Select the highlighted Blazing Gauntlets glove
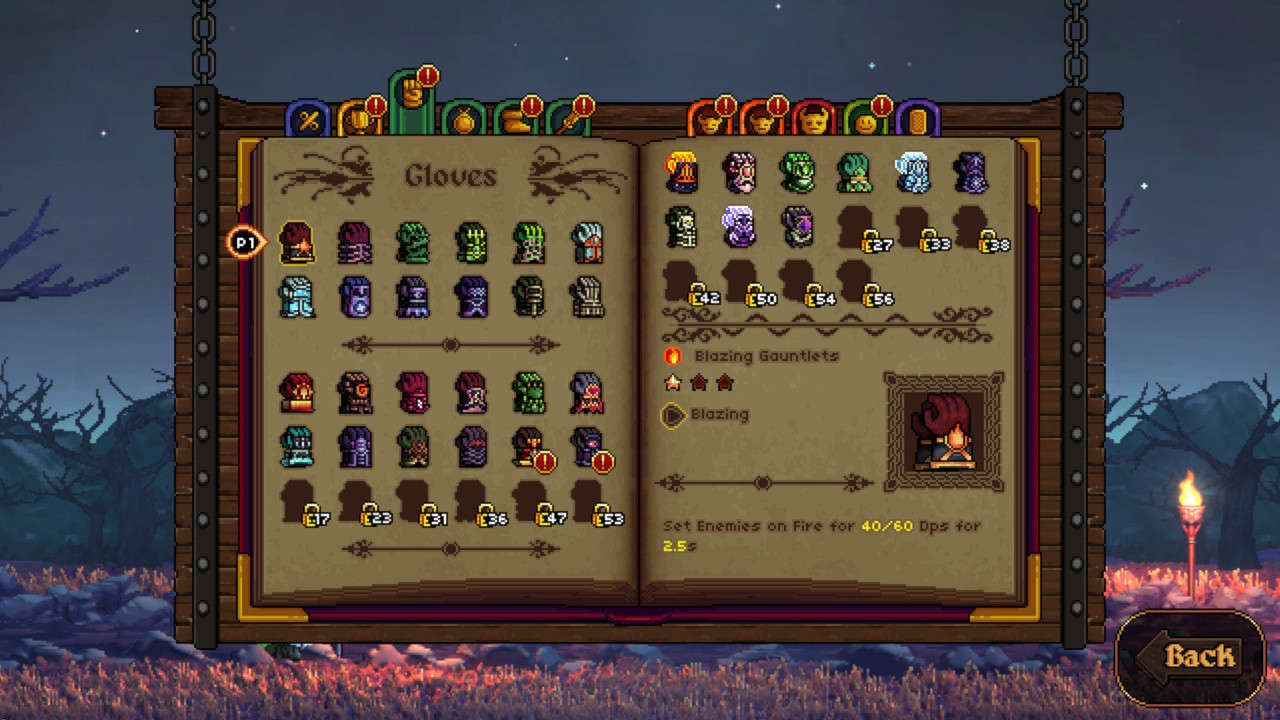This screenshot has width=1280, height=720. tap(297, 243)
